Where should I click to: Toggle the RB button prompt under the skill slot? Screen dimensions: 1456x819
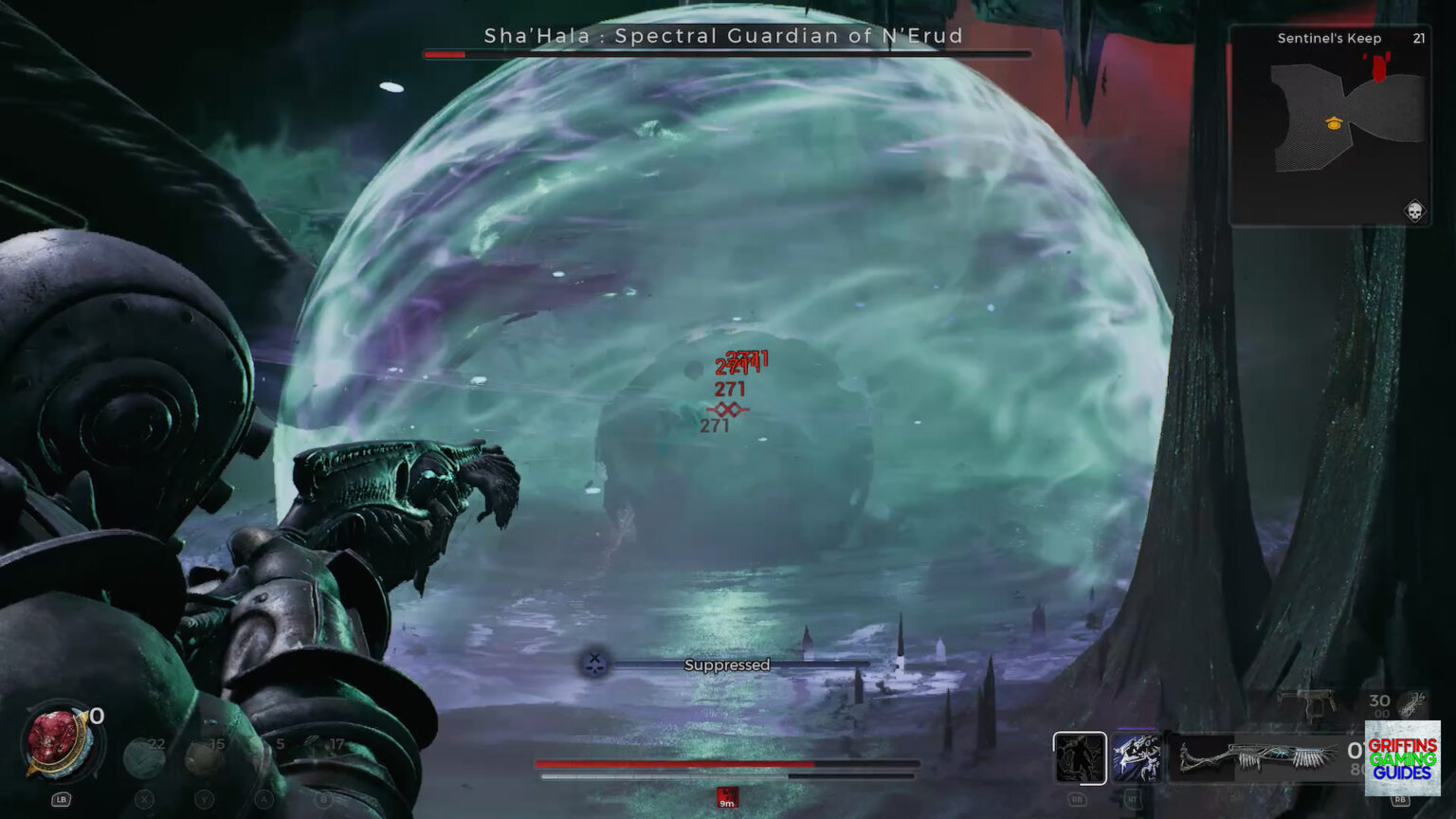click(1079, 800)
